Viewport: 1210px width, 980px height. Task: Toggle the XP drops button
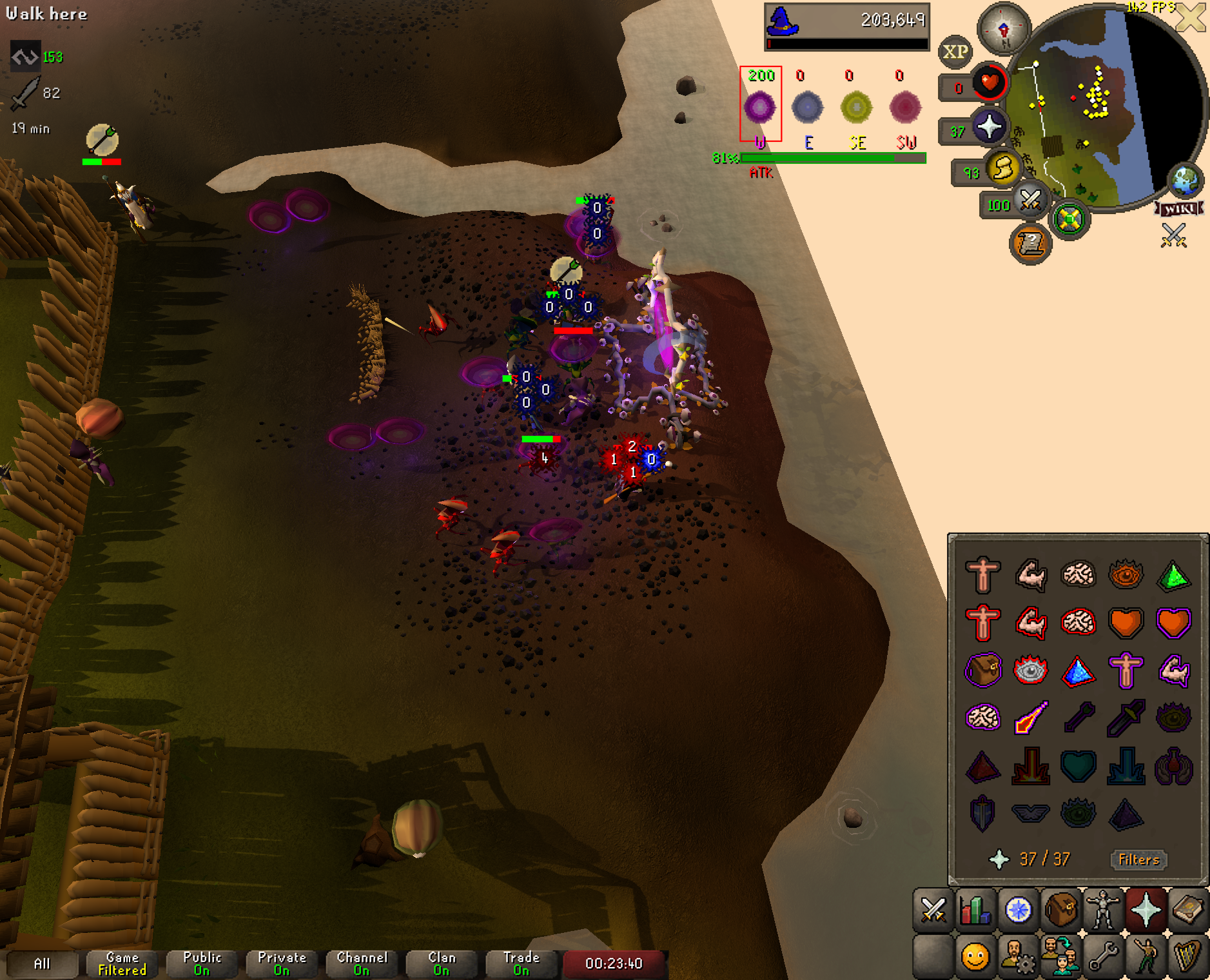pyautogui.click(x=955, y=52)
